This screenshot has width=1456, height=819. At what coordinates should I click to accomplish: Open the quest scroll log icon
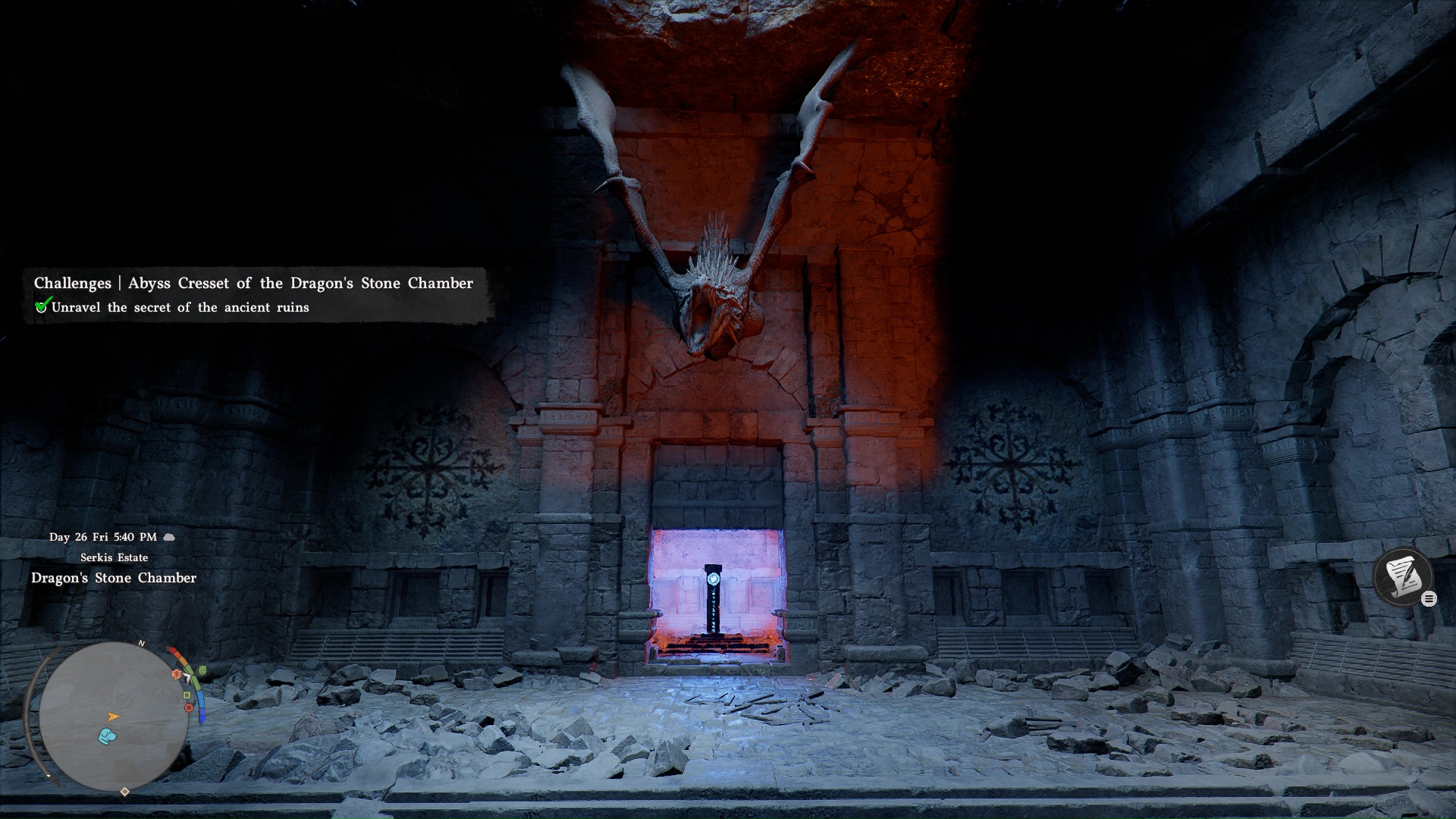point(1403,576)
